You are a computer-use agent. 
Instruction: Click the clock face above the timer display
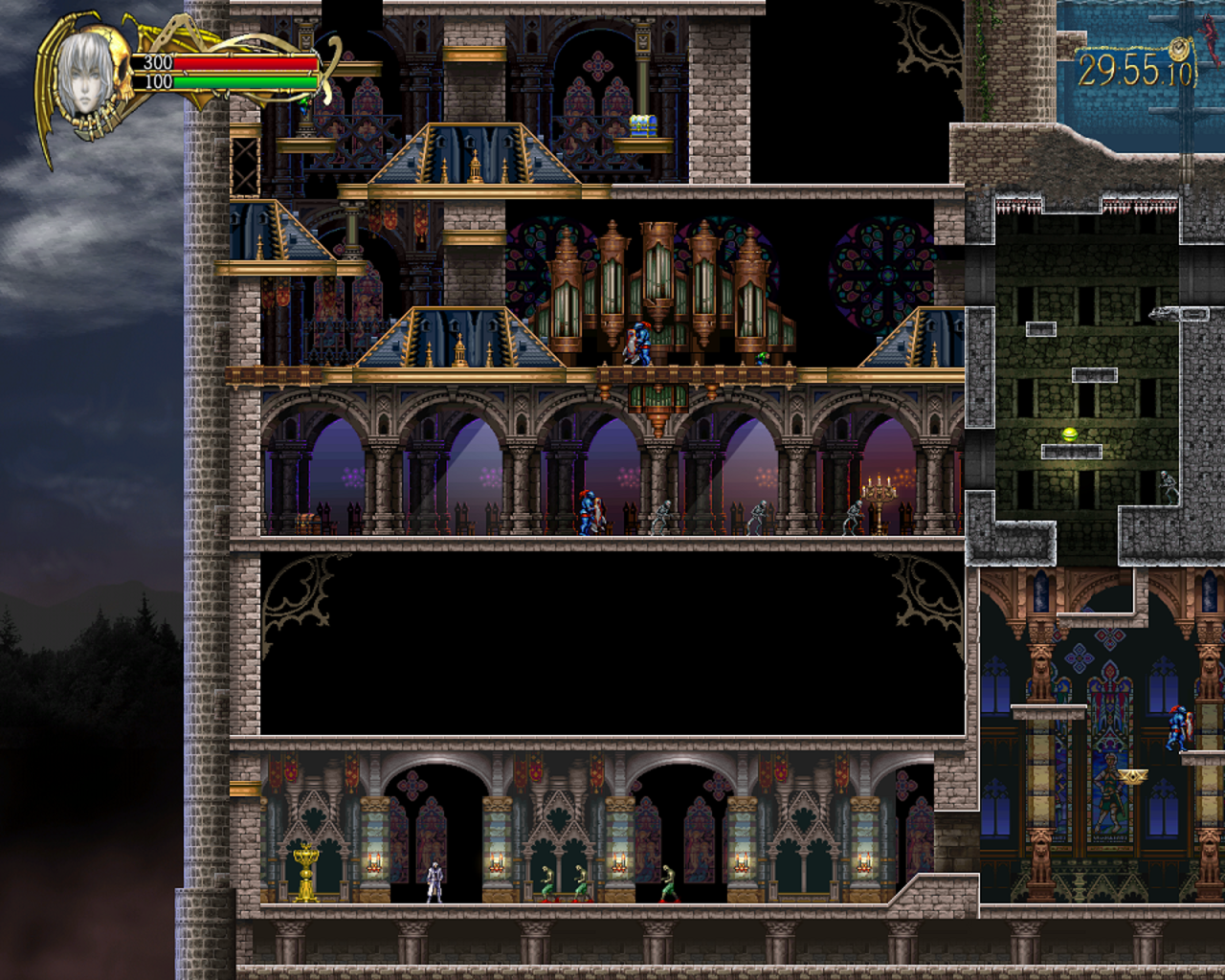pyautogui.click(x=1178, y=48)
